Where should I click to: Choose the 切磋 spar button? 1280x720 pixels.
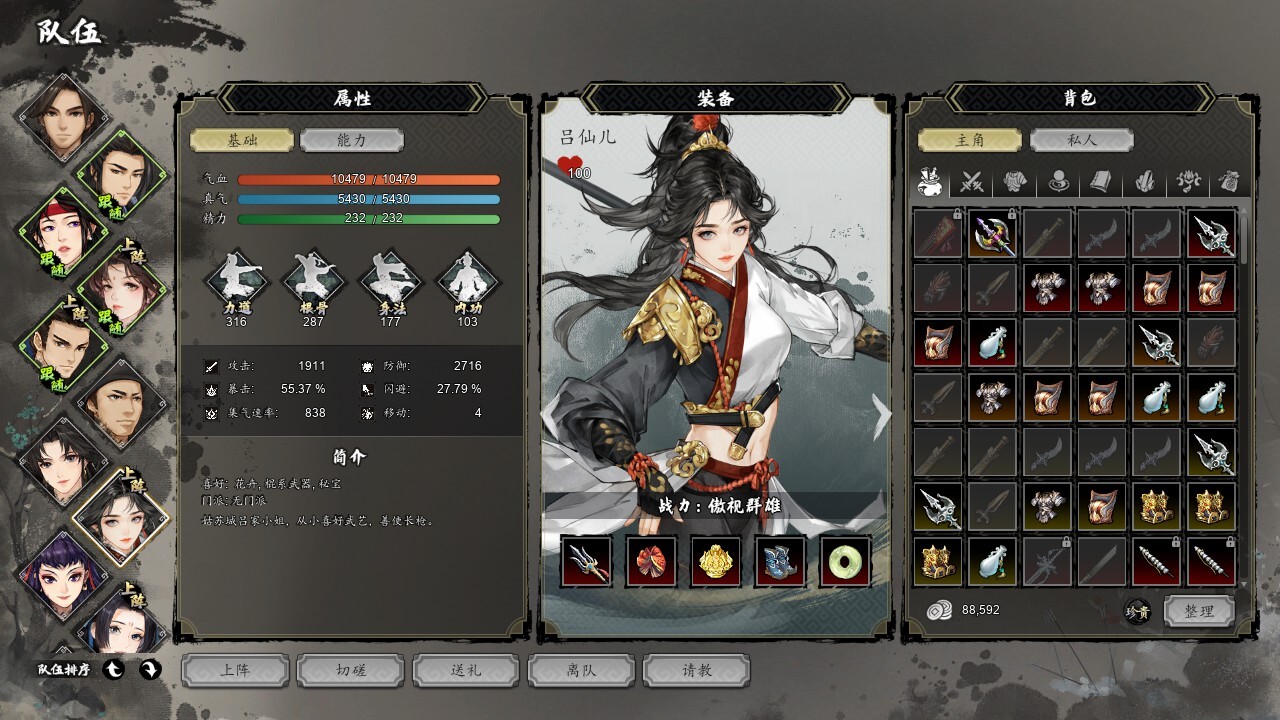(x=351, y=670)
